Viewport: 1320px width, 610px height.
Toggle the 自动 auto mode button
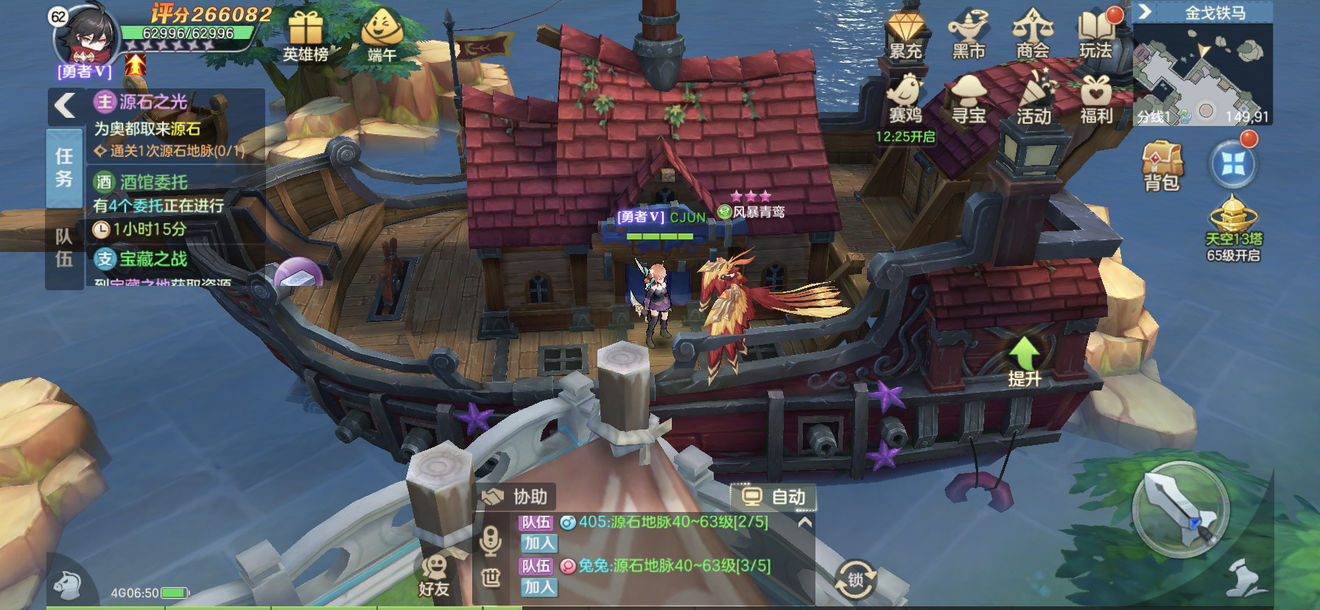(x=773, y=497)
